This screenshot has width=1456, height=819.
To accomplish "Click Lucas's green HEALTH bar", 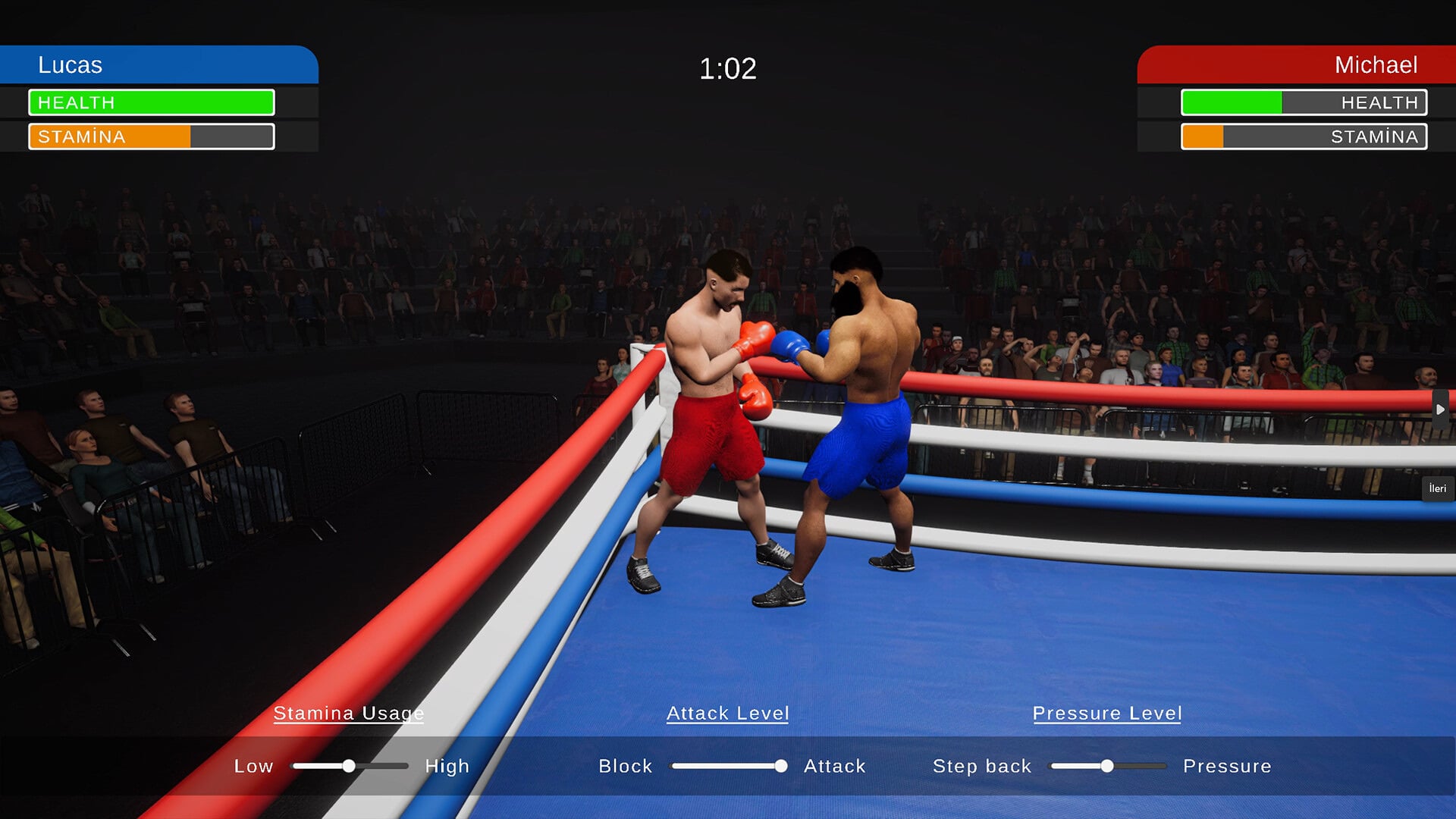I will pos(152,102).
